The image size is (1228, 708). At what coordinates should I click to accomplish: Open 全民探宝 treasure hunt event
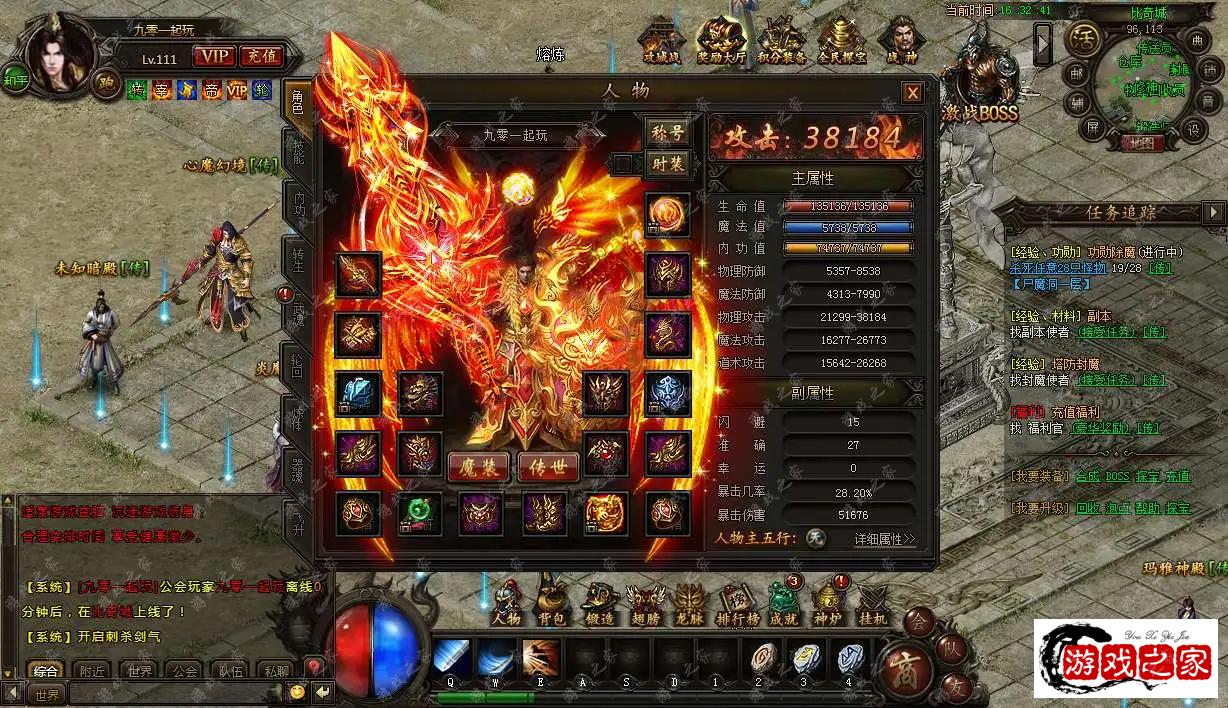coord(841,42)
